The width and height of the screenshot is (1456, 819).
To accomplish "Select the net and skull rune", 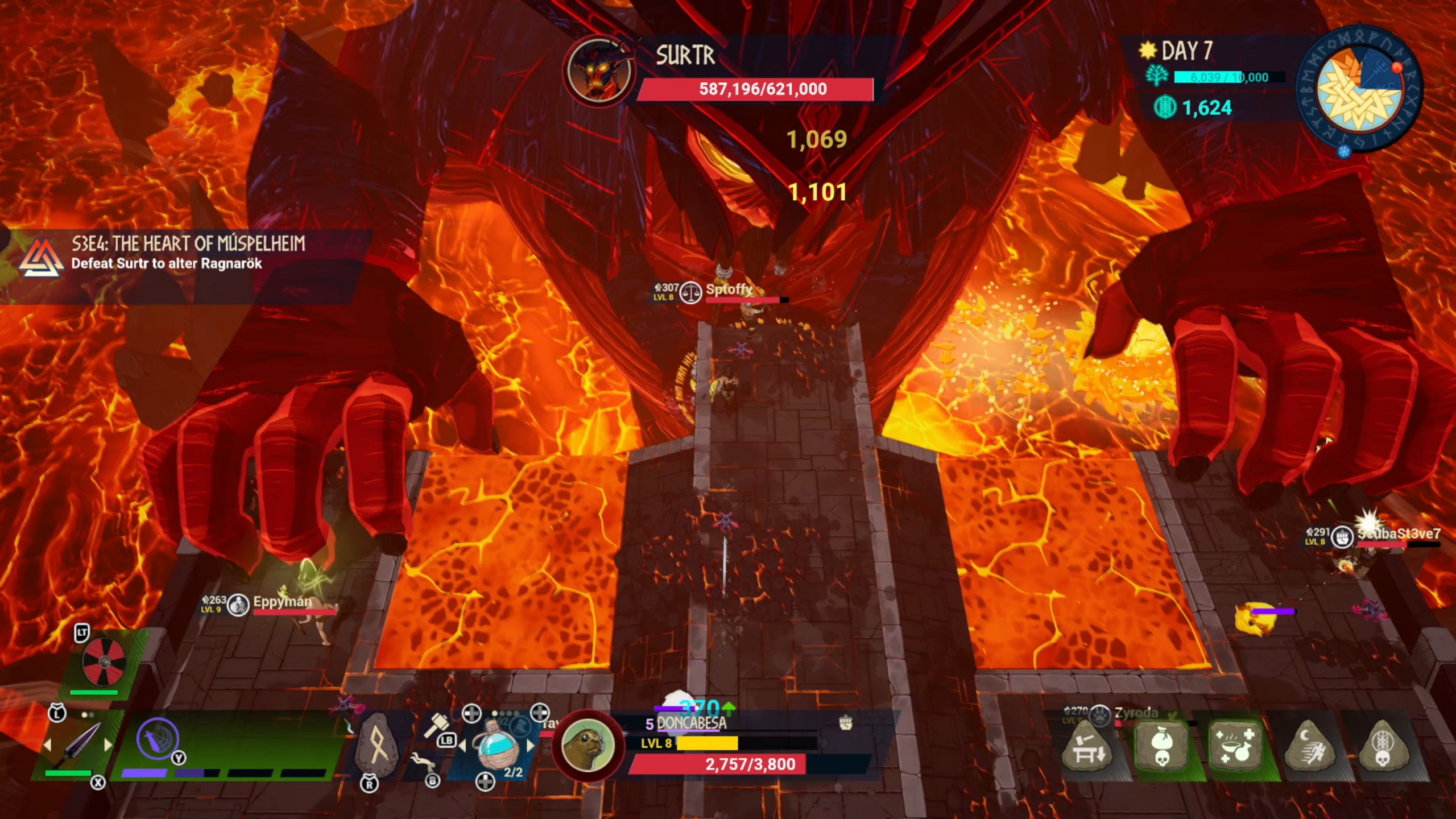I will click(1382, 746).
